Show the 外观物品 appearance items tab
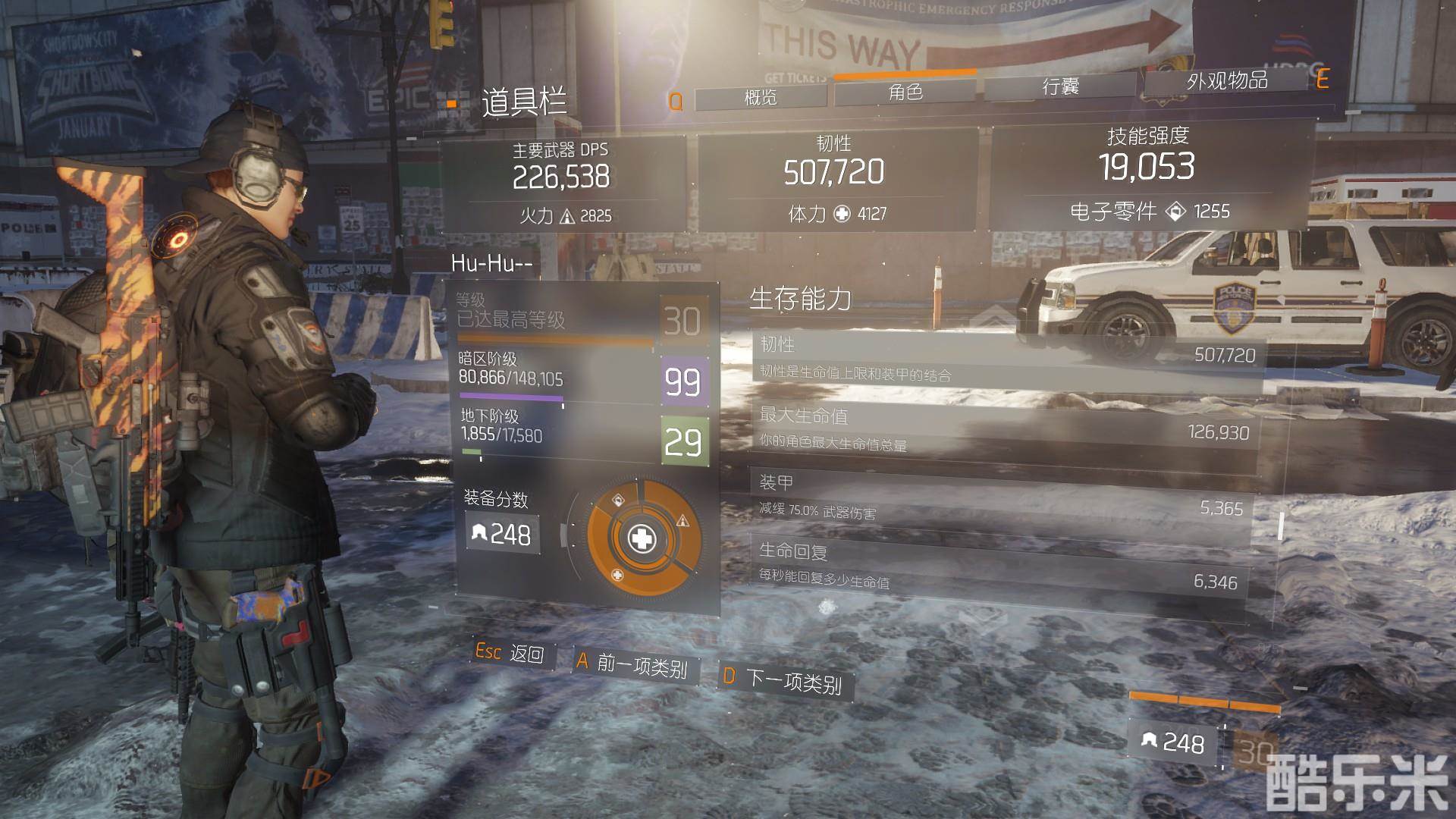1456x819 pixels. (1226, 80)
